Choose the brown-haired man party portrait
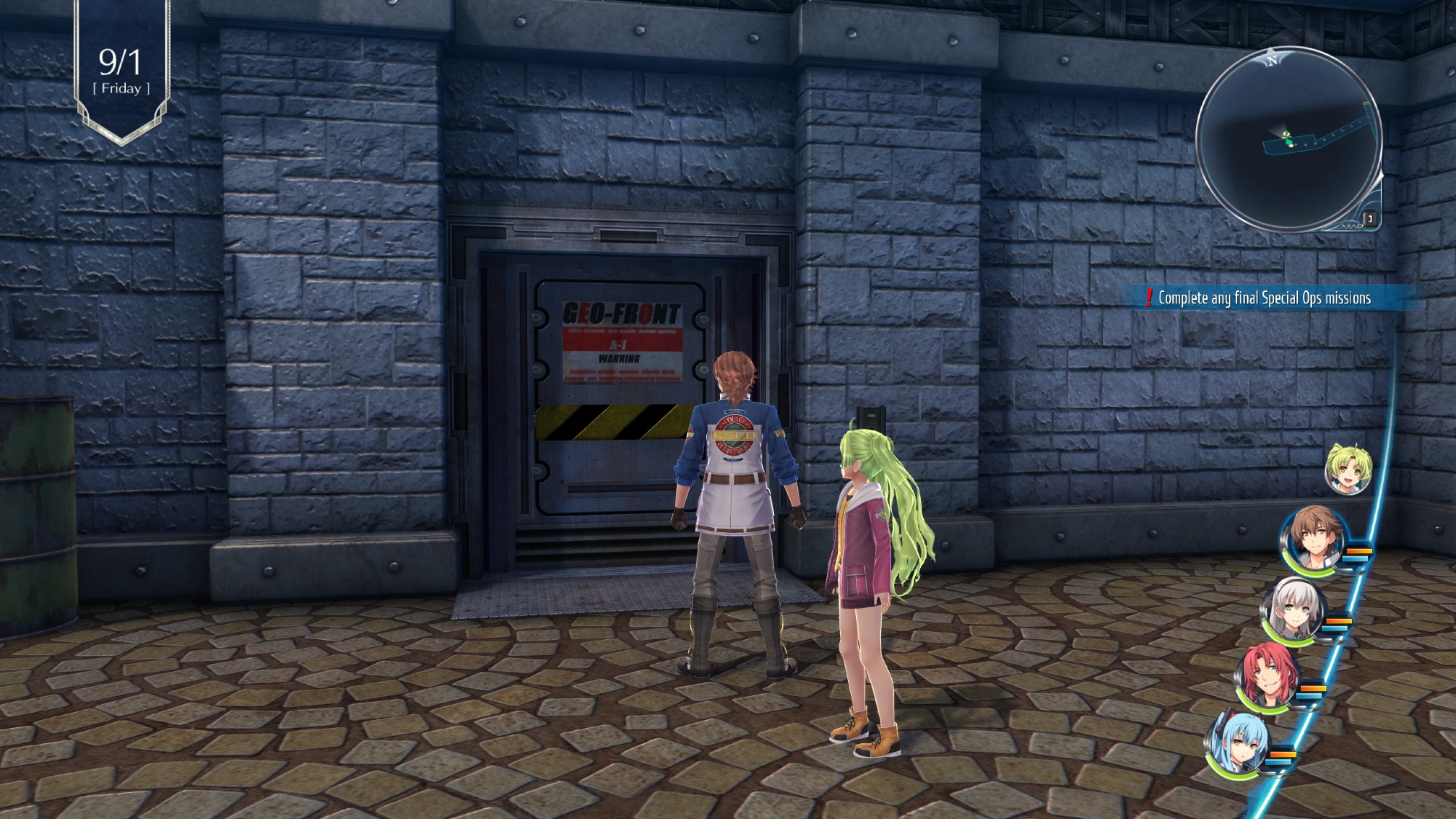This screenshot has height=819, width=1456. coord(1312,539)
